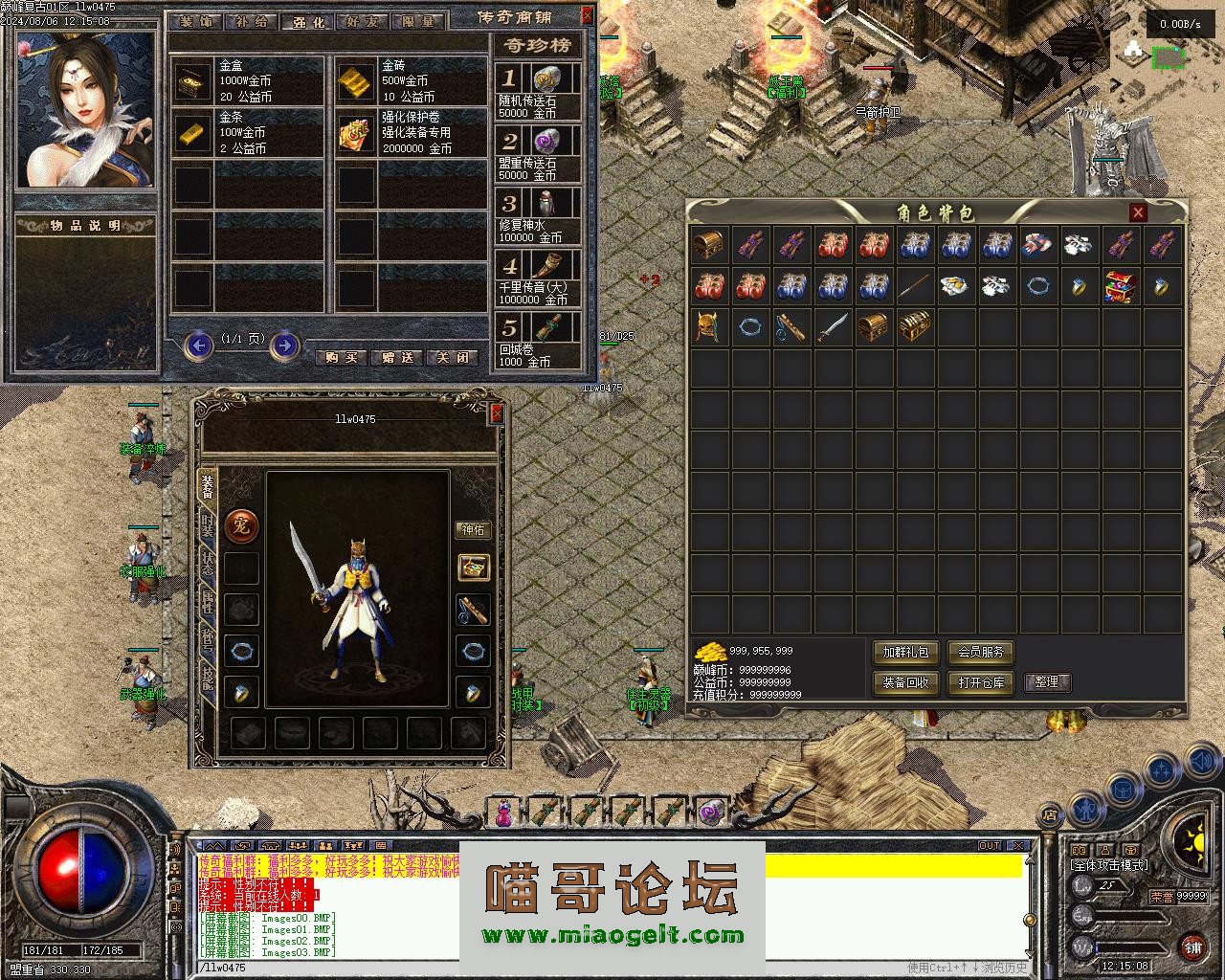The height and width of the screenshot is (980, 1225).
Task: Switch to the 补给 shop tab
Action: click(x=252, y=21)
